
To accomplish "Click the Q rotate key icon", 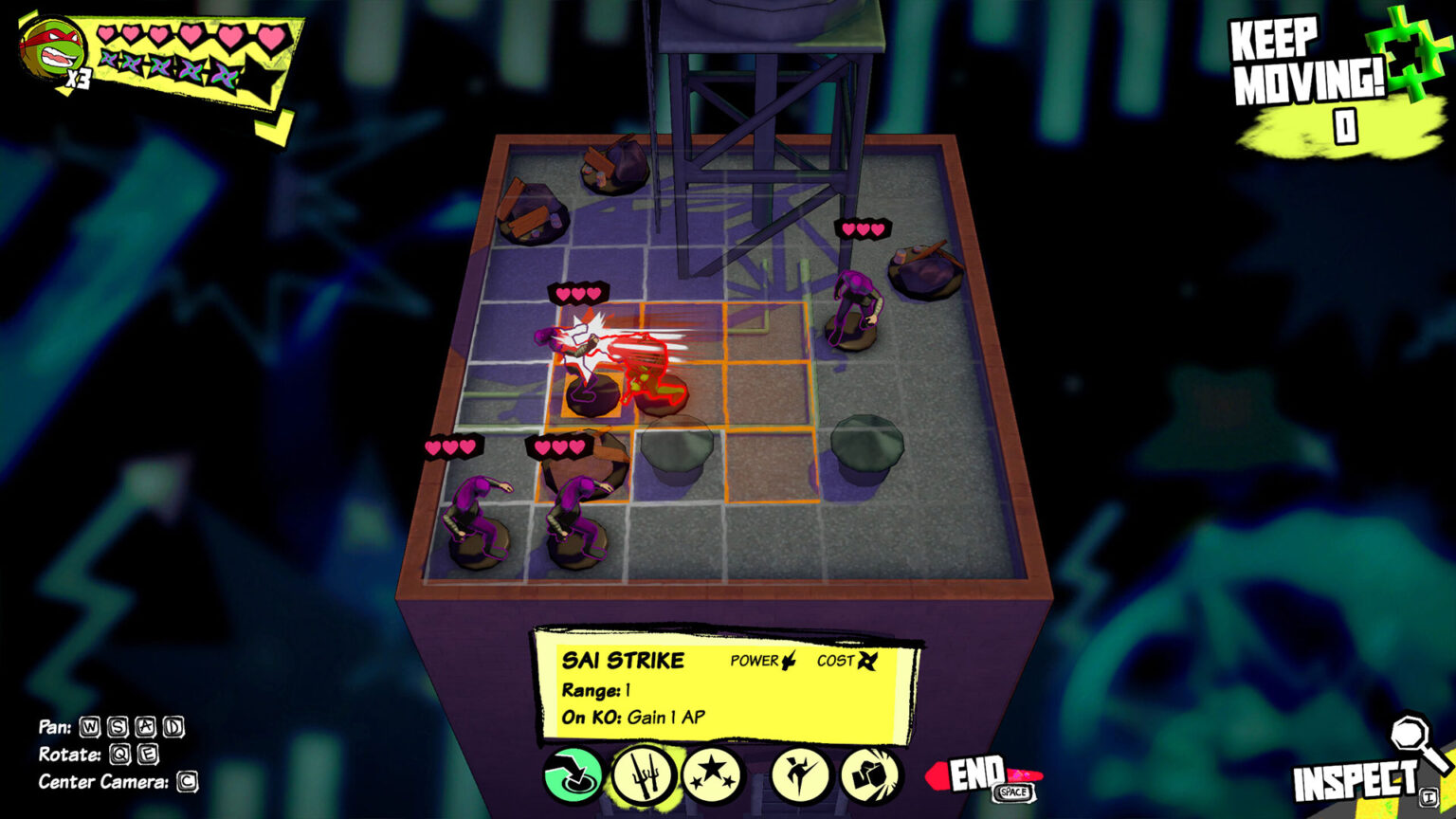I will tap(120, 756).
